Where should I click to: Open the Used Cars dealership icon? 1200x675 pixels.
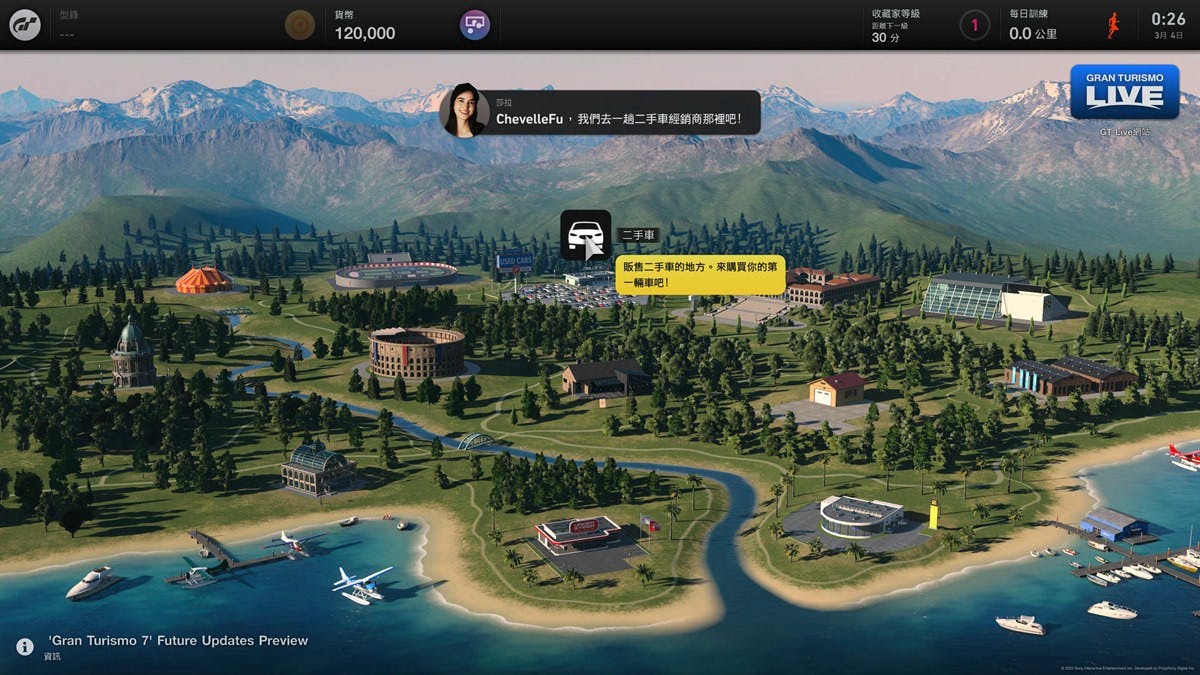tap(585, 235)
